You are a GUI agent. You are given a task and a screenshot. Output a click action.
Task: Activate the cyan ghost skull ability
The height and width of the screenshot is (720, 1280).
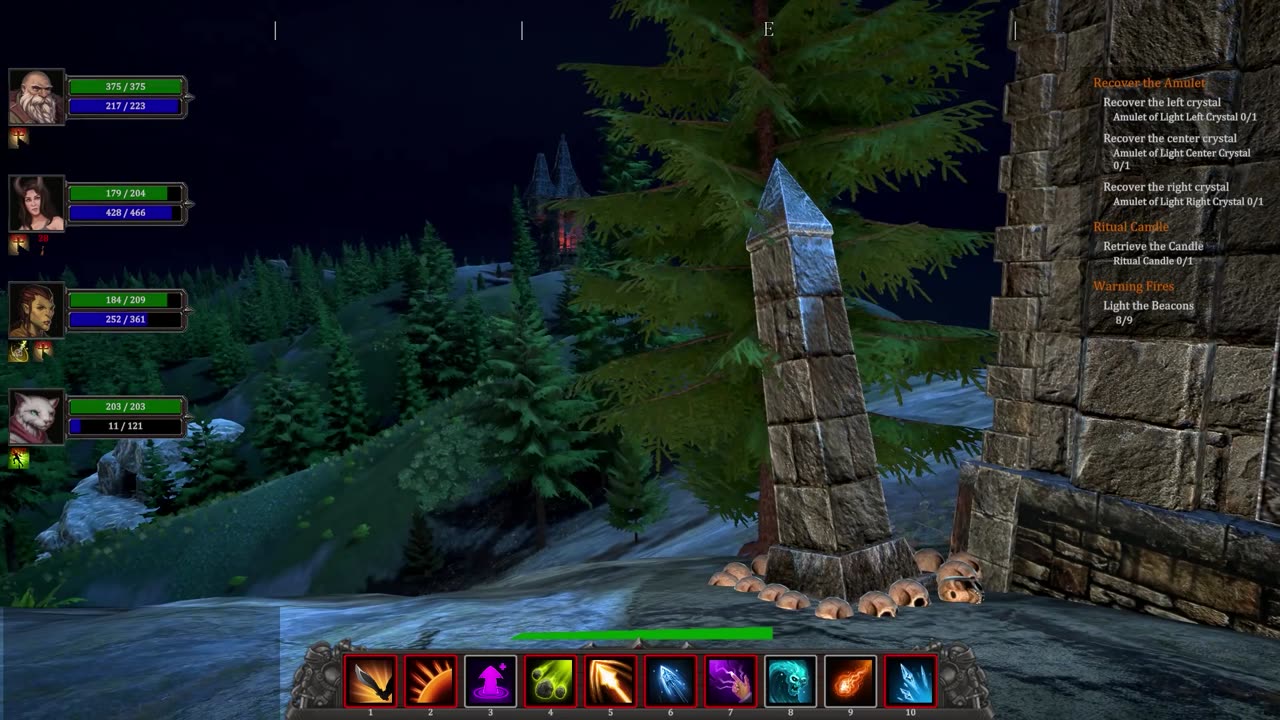pos(790,681)
